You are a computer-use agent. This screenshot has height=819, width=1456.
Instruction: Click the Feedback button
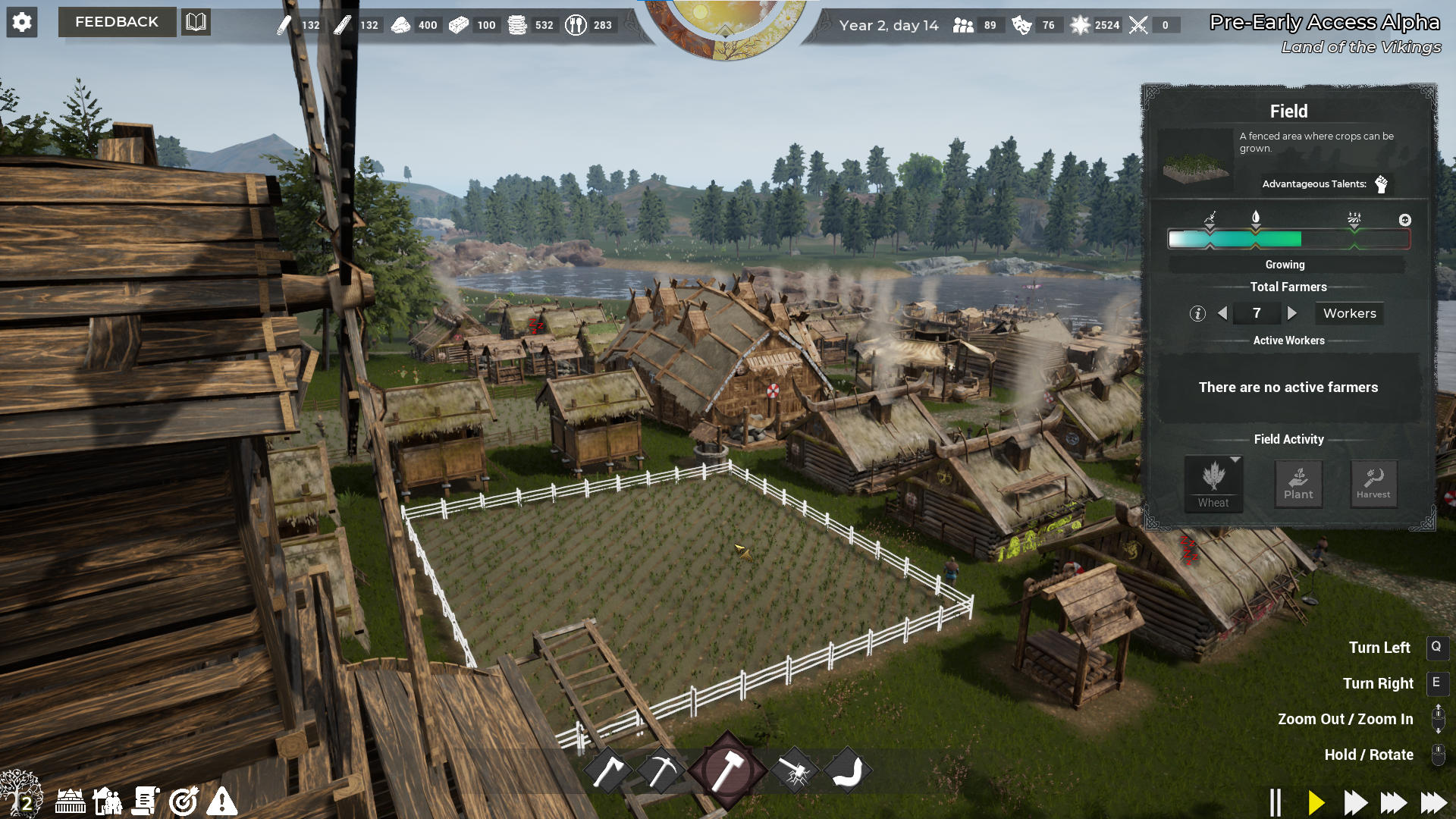point(117,22)
